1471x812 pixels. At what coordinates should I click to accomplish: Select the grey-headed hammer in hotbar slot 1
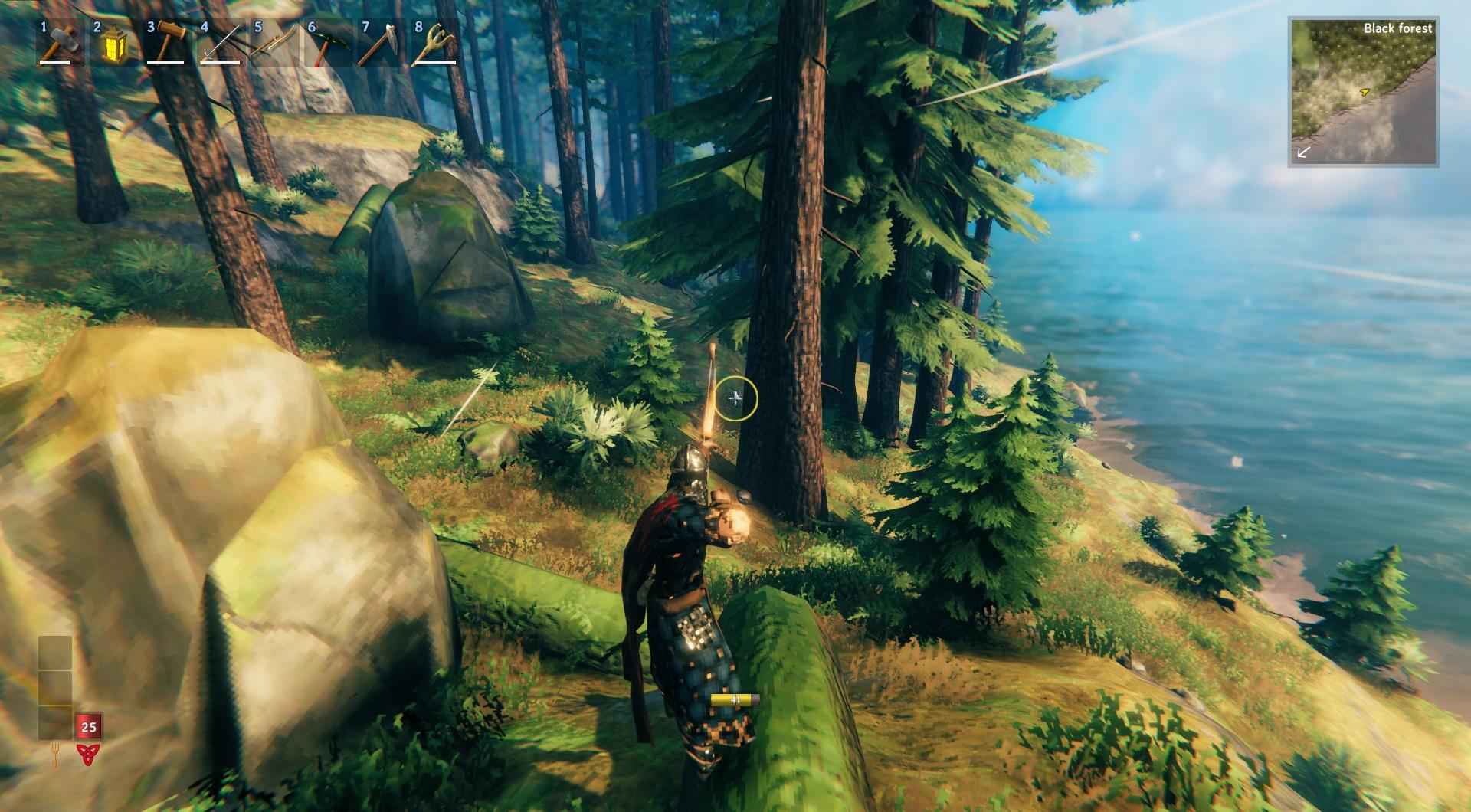click(59, 43)
